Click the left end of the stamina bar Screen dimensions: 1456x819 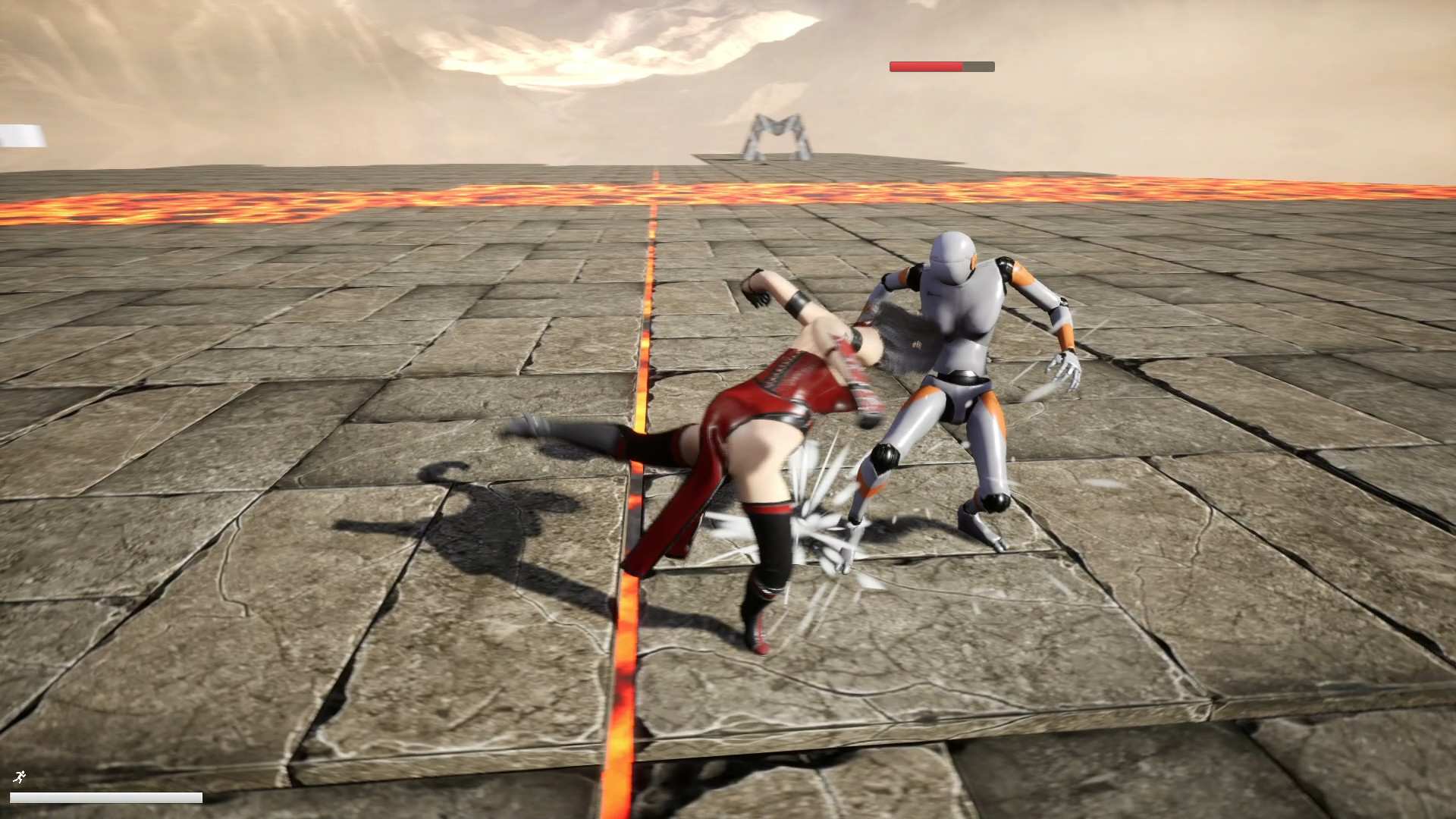(19, 798)
